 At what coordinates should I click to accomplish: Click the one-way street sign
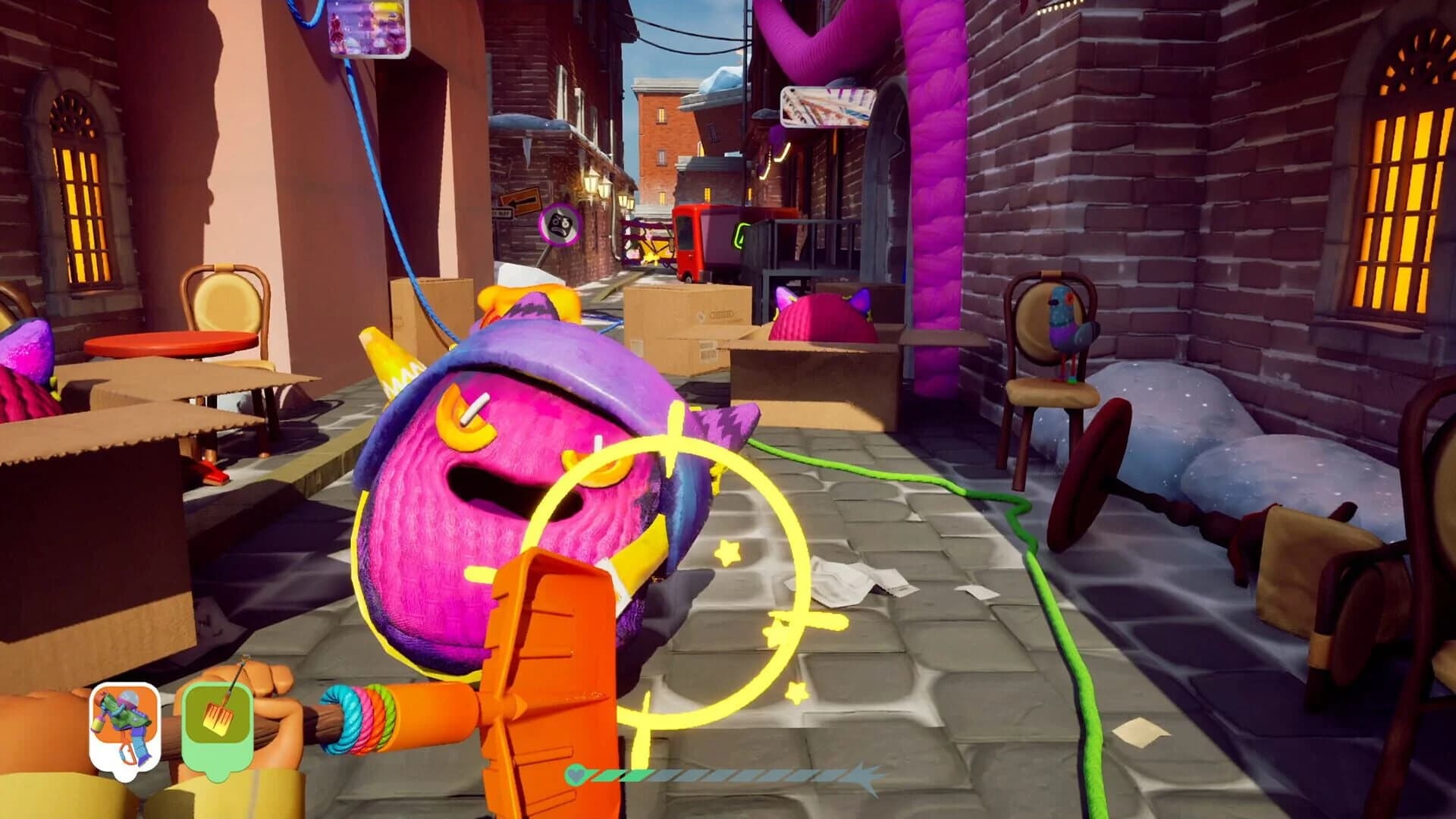click(520, 202)
